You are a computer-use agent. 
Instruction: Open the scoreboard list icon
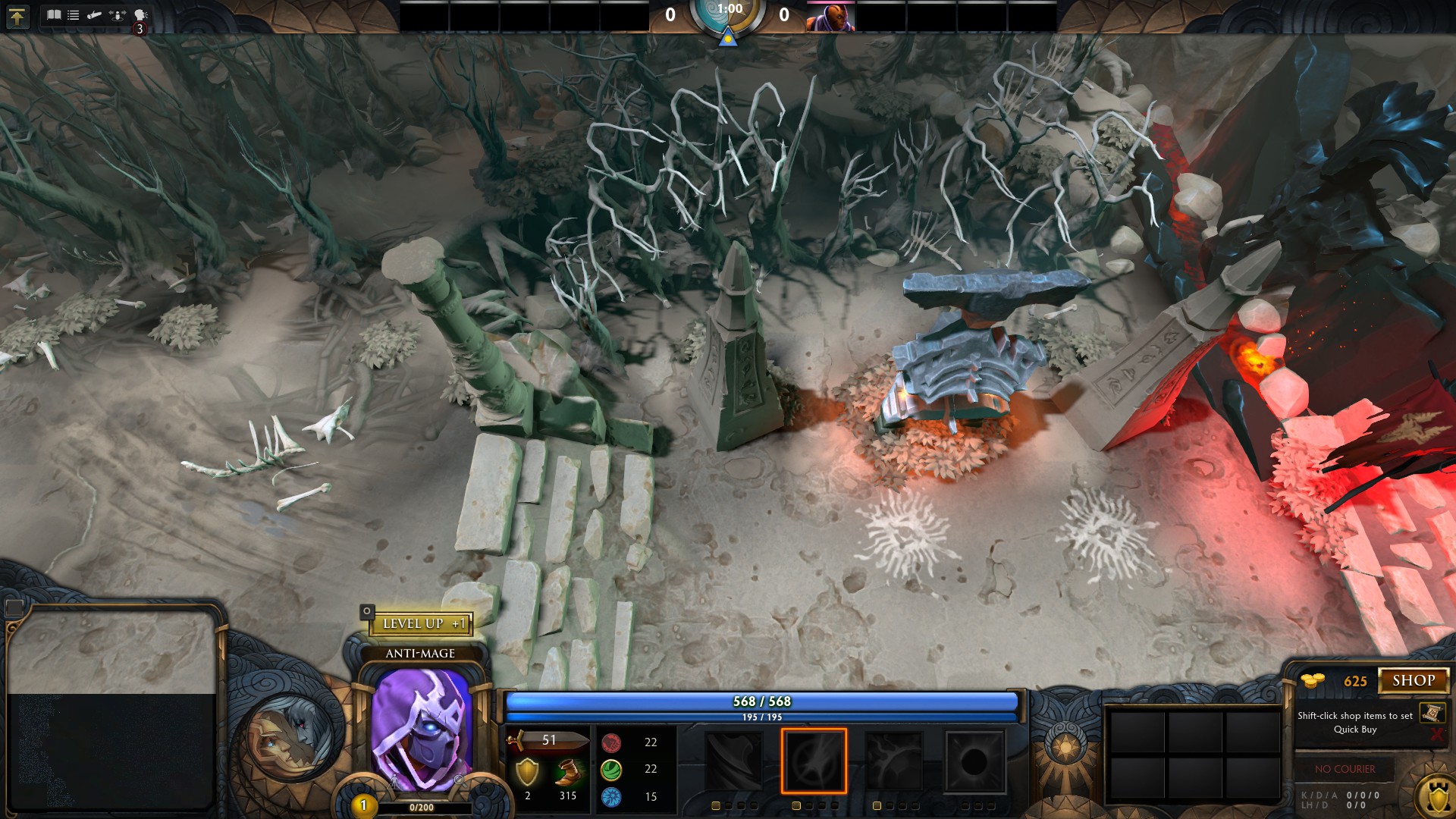tap(74, 15)
